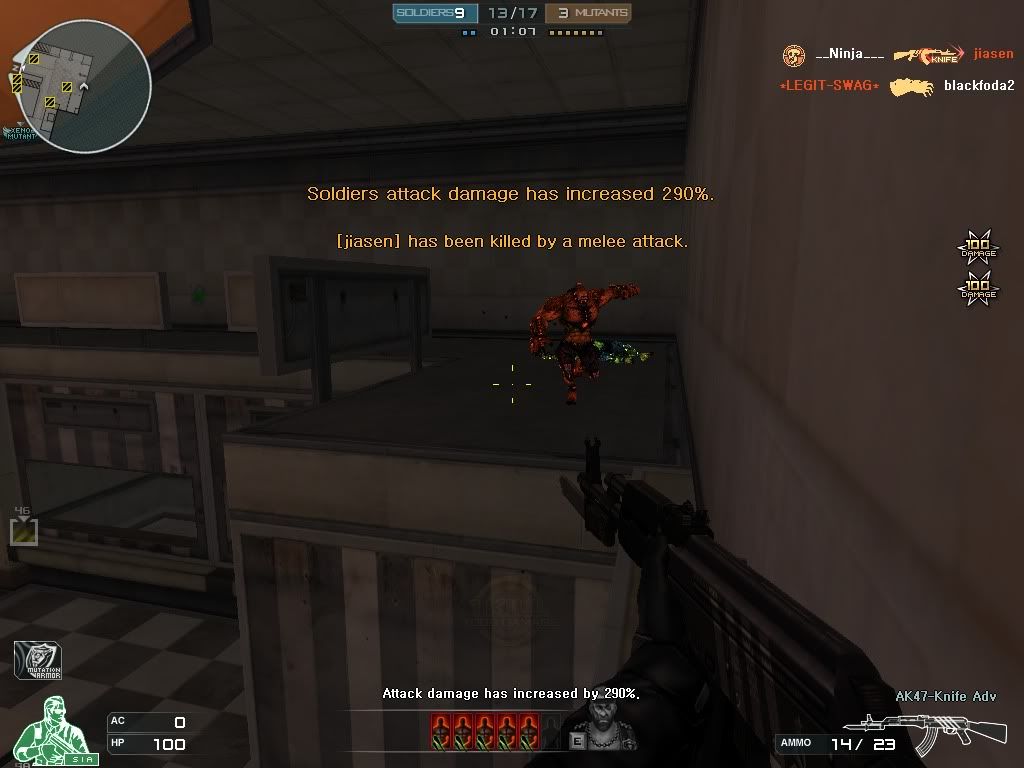Click the mutant character portrait
This screenshot has width=1024, height=768.
click(x=599, y=722)
